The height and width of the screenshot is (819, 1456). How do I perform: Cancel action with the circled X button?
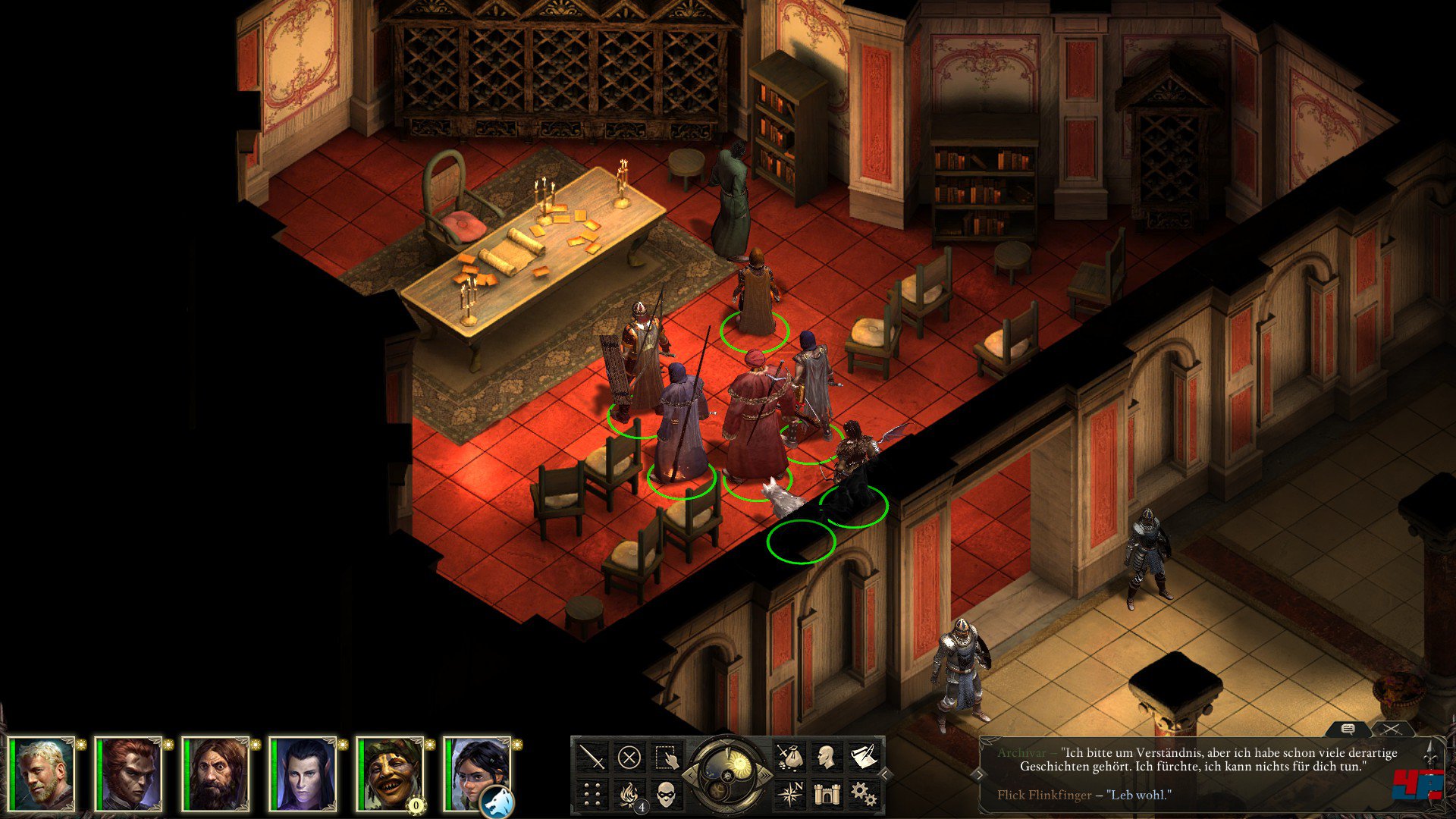[629, 757]
